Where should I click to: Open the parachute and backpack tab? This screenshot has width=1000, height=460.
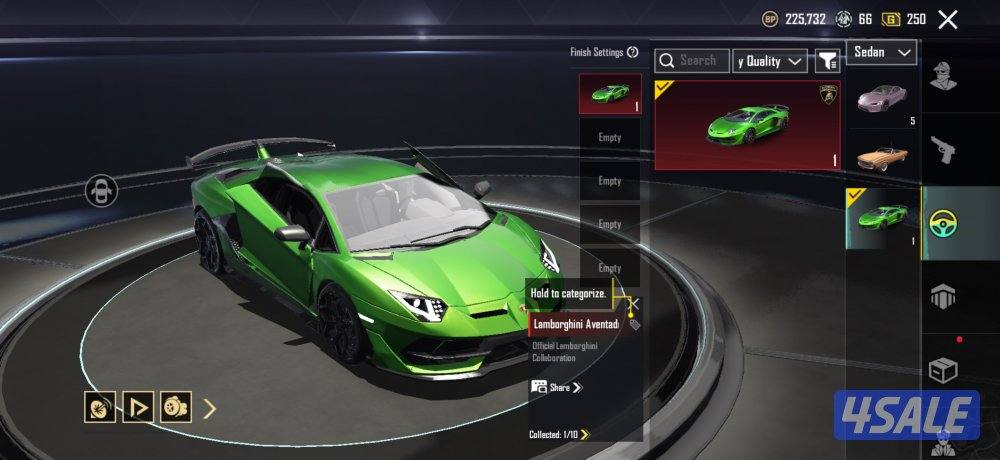point(942,296)
